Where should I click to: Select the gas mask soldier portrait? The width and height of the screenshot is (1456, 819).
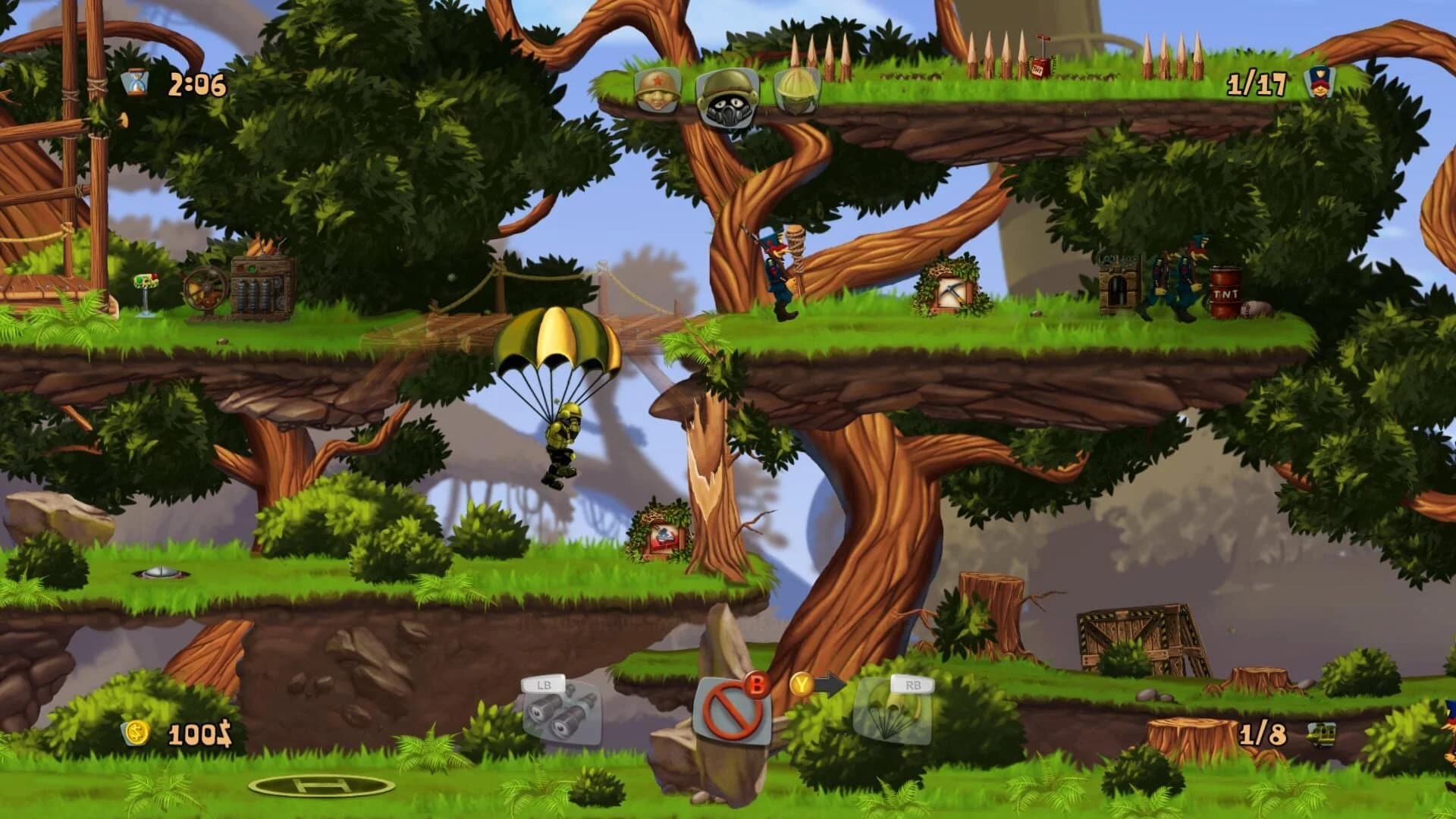pos(728,99)
